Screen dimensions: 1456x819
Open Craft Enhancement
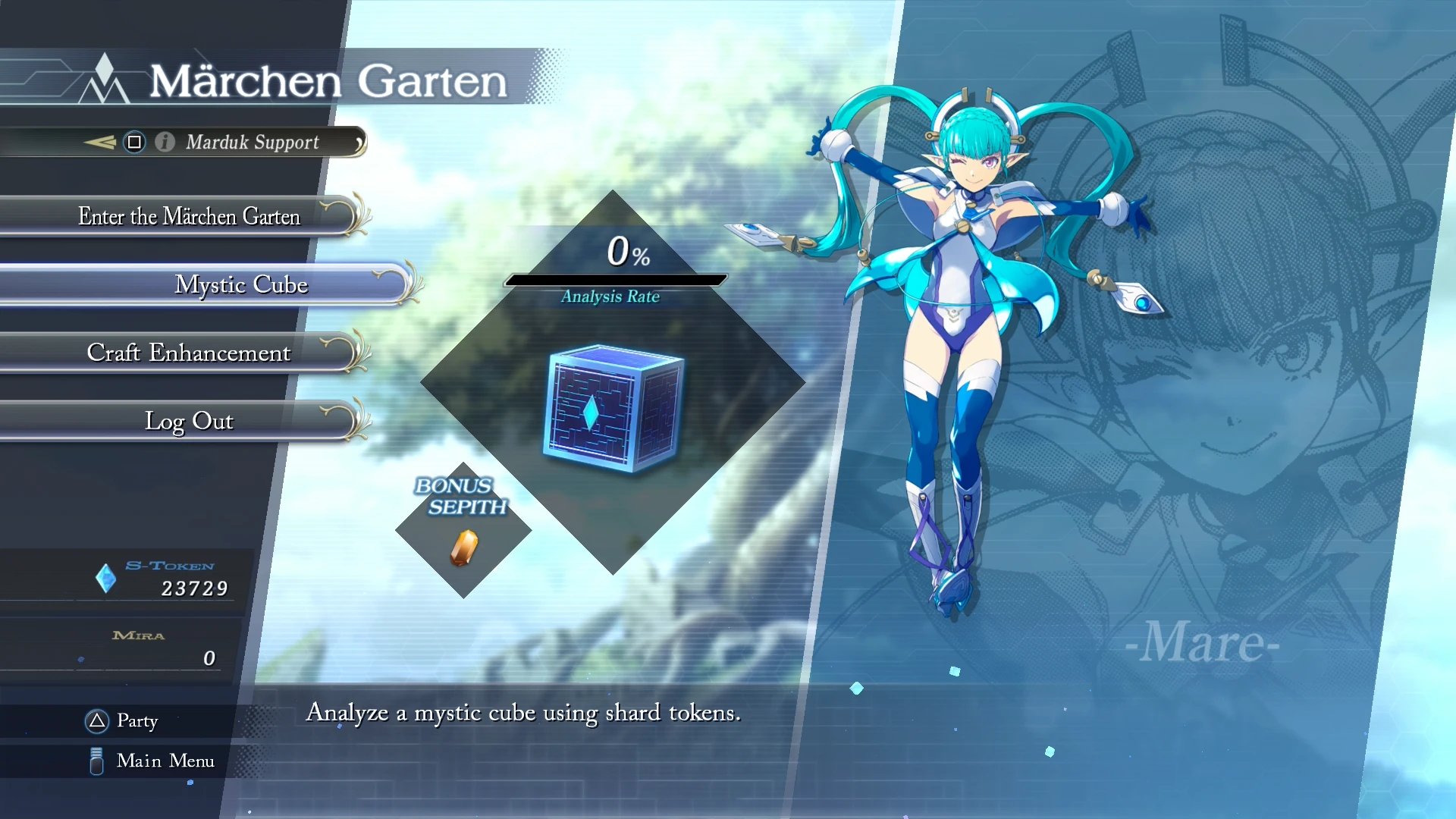coord(189,353)
